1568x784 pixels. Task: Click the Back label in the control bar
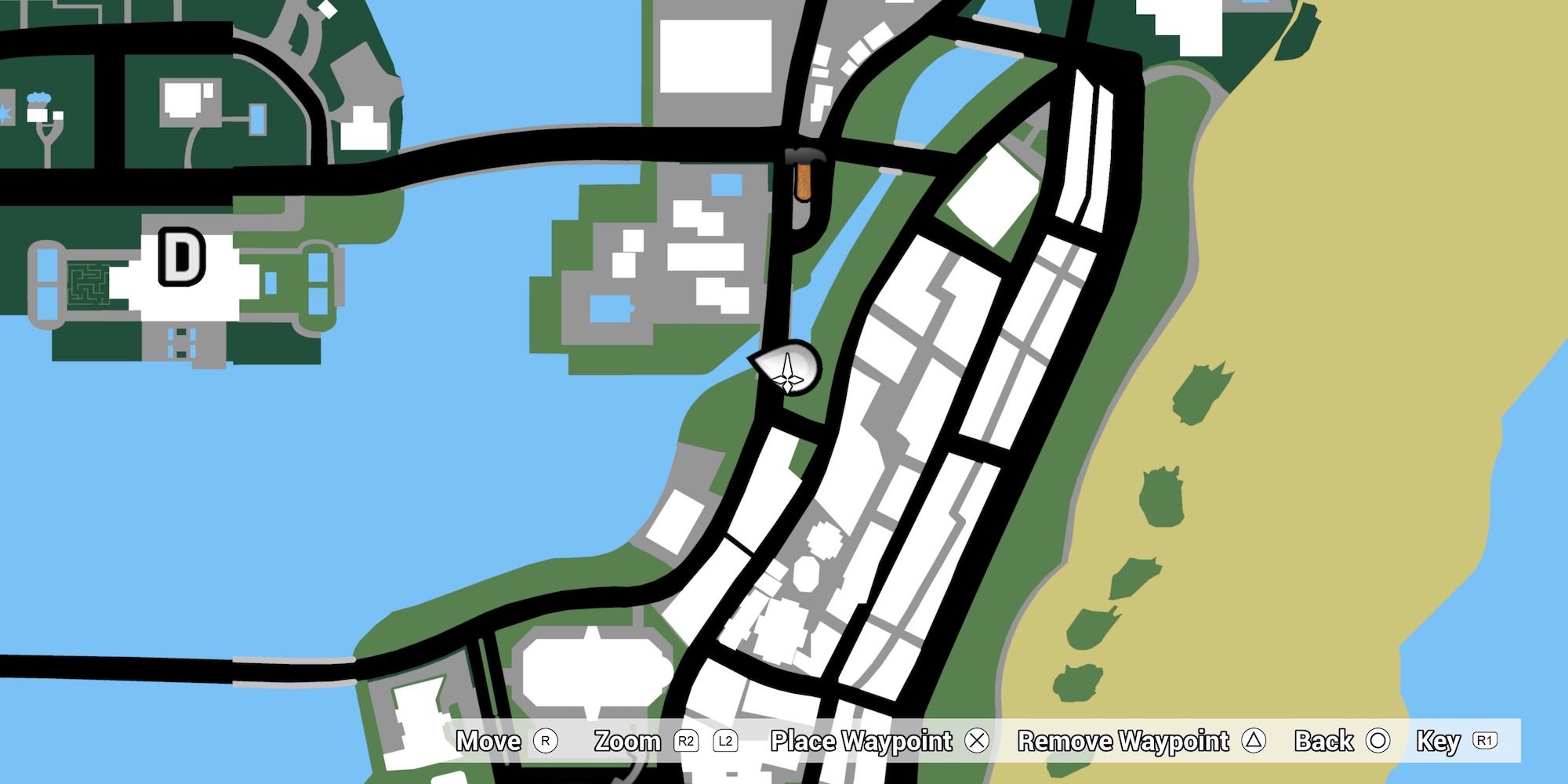(1322, 741)
